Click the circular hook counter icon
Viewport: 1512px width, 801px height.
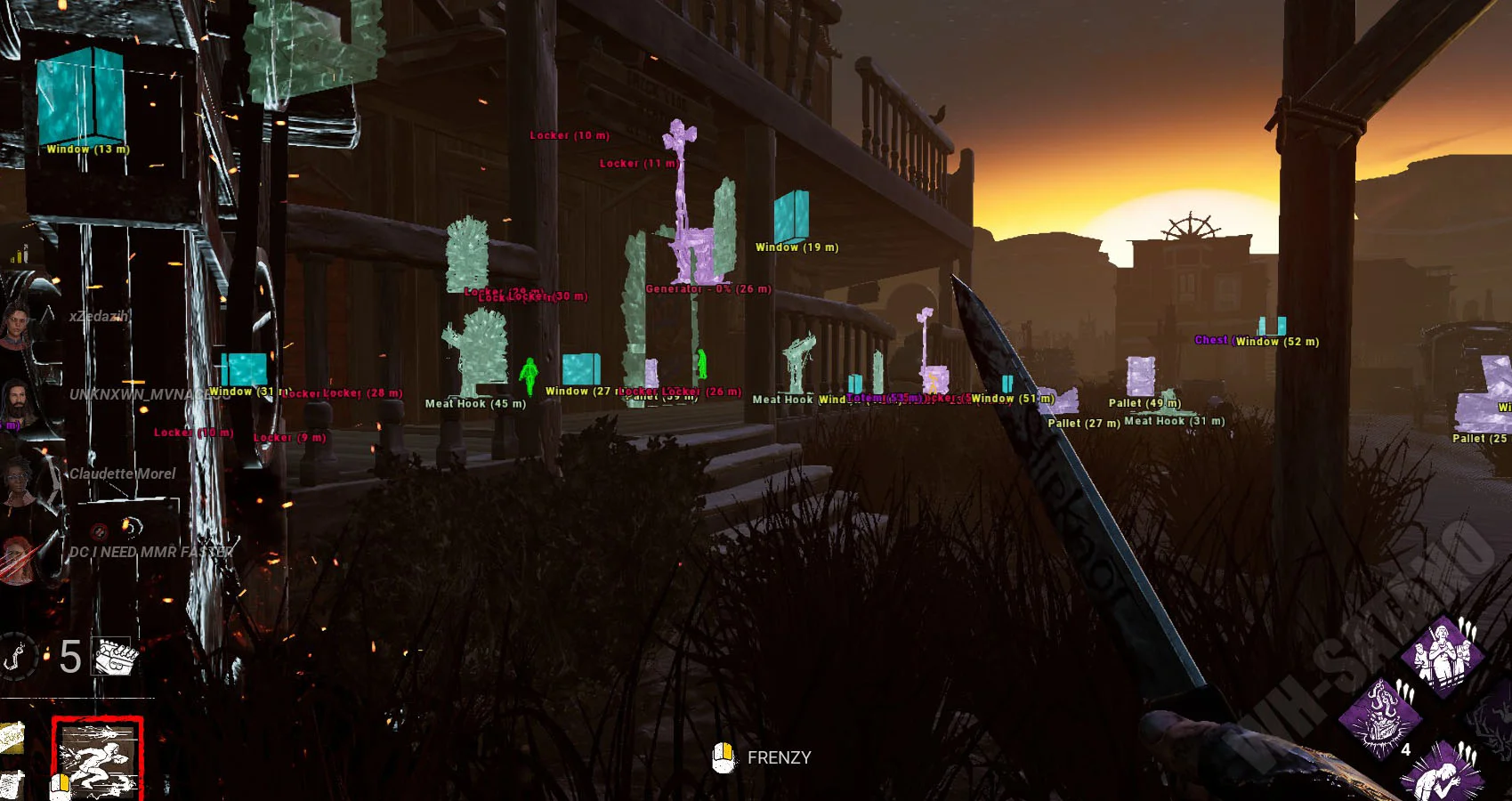pyautogui.click(x=18, y=657)
